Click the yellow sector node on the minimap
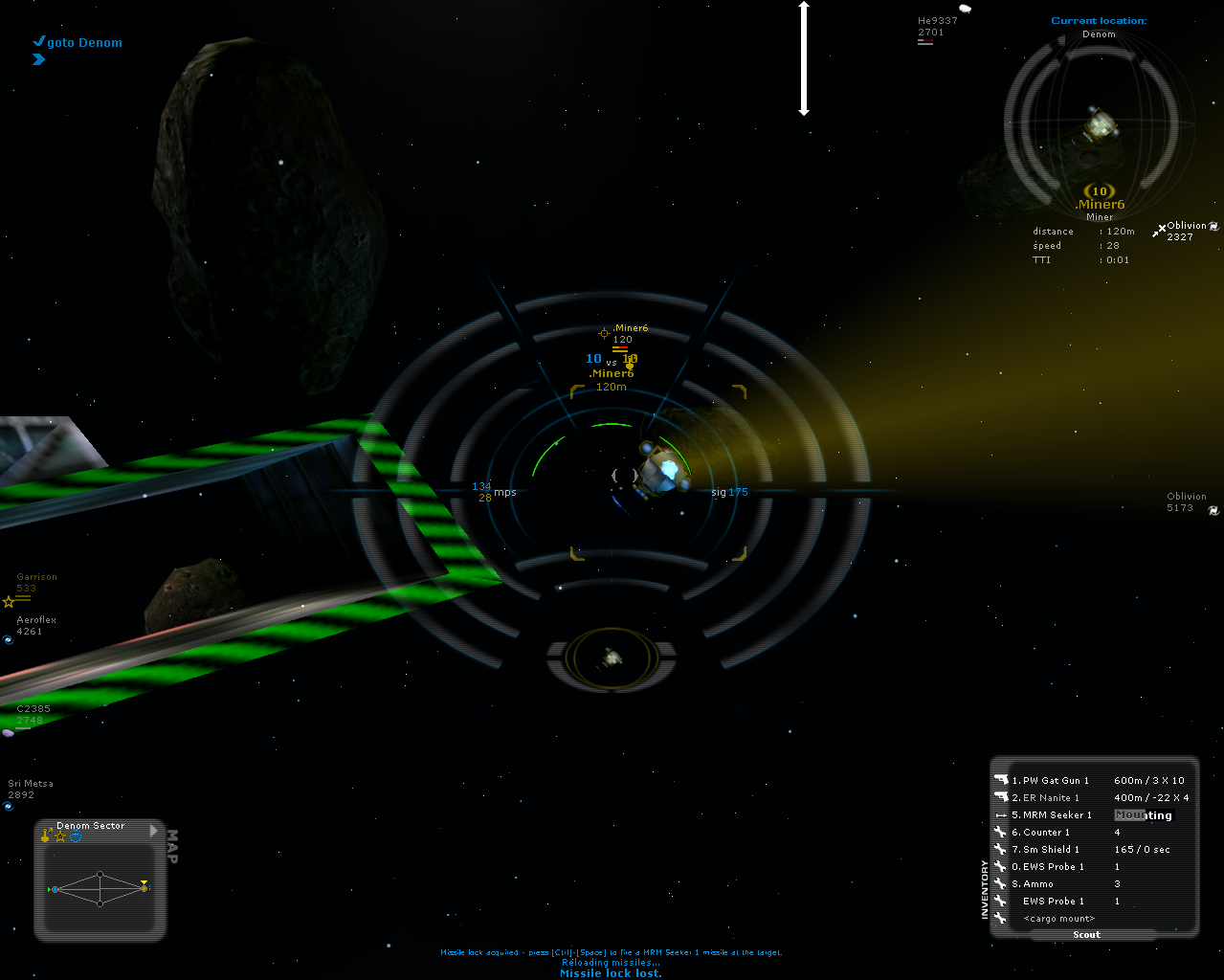1224x980 pixels. 144,889
